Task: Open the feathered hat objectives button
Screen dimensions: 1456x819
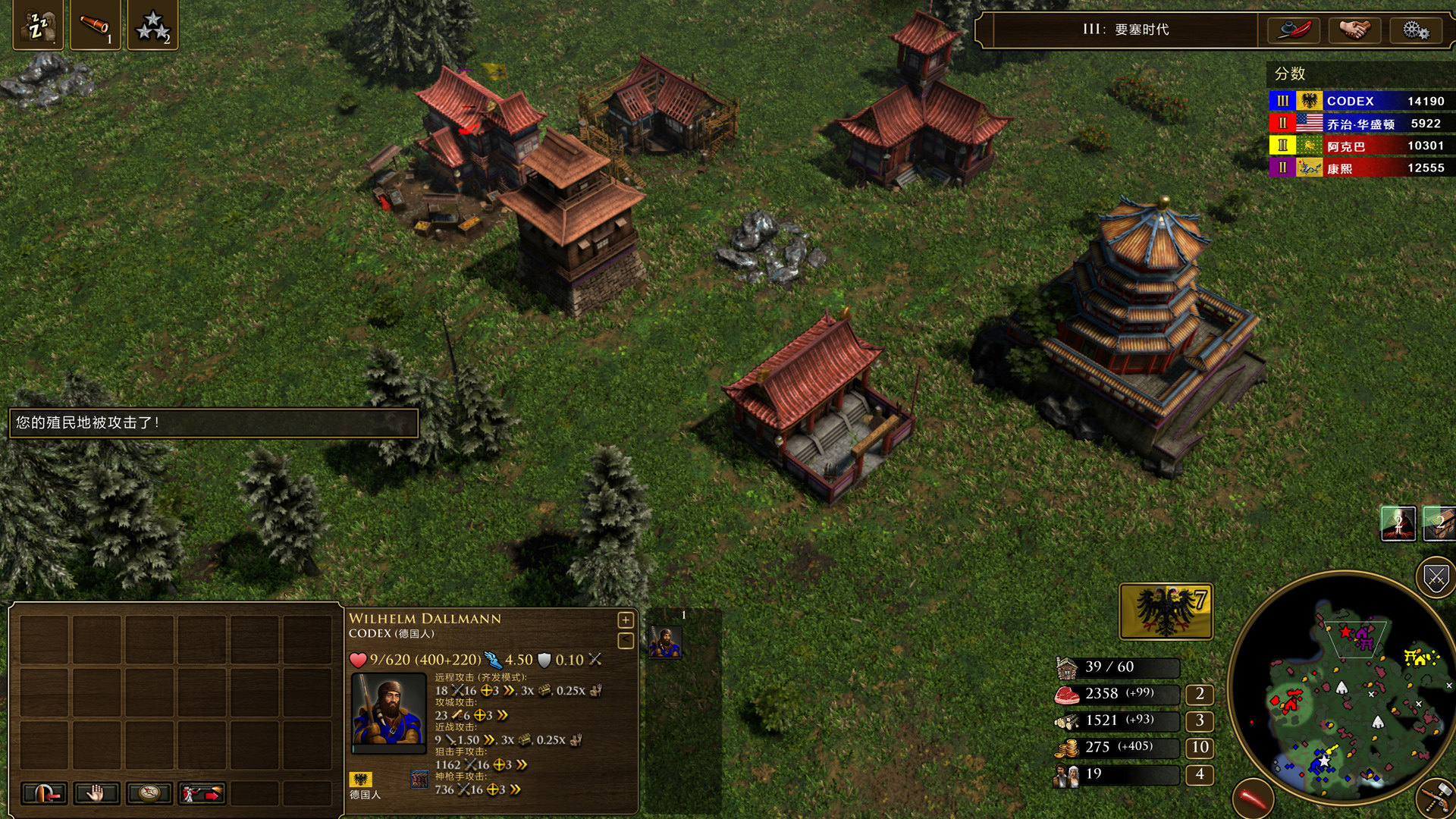Action: point(1294,30)
